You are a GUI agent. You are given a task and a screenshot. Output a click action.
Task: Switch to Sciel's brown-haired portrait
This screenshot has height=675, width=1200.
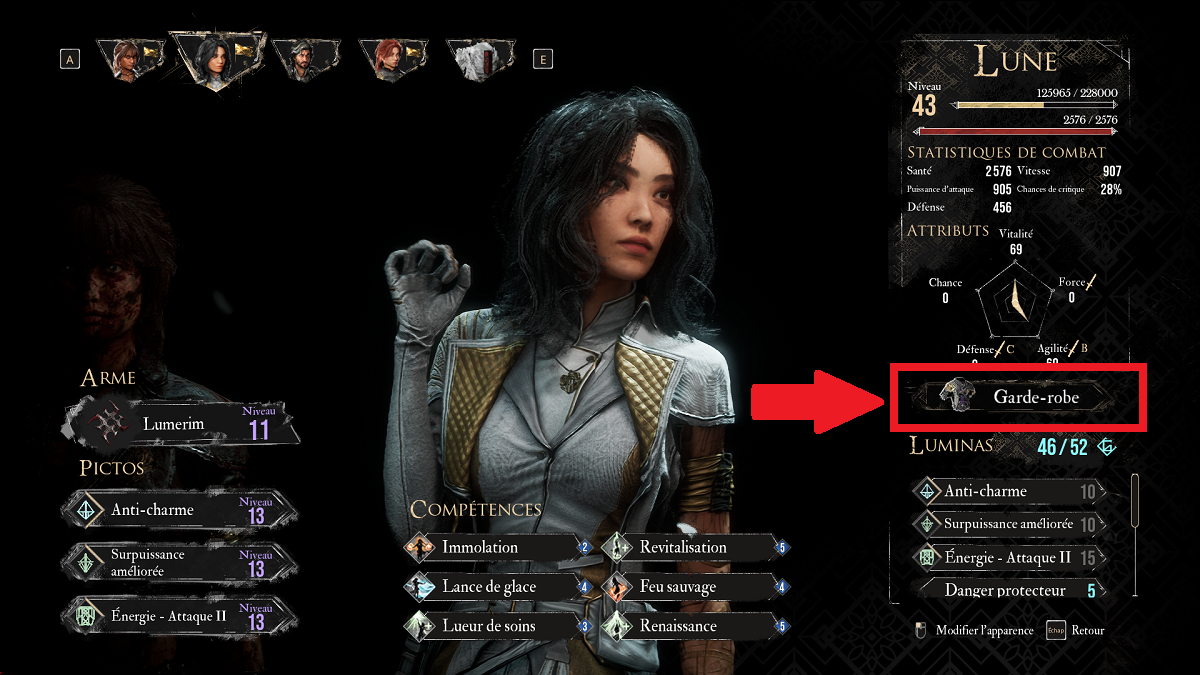(130, 58)
